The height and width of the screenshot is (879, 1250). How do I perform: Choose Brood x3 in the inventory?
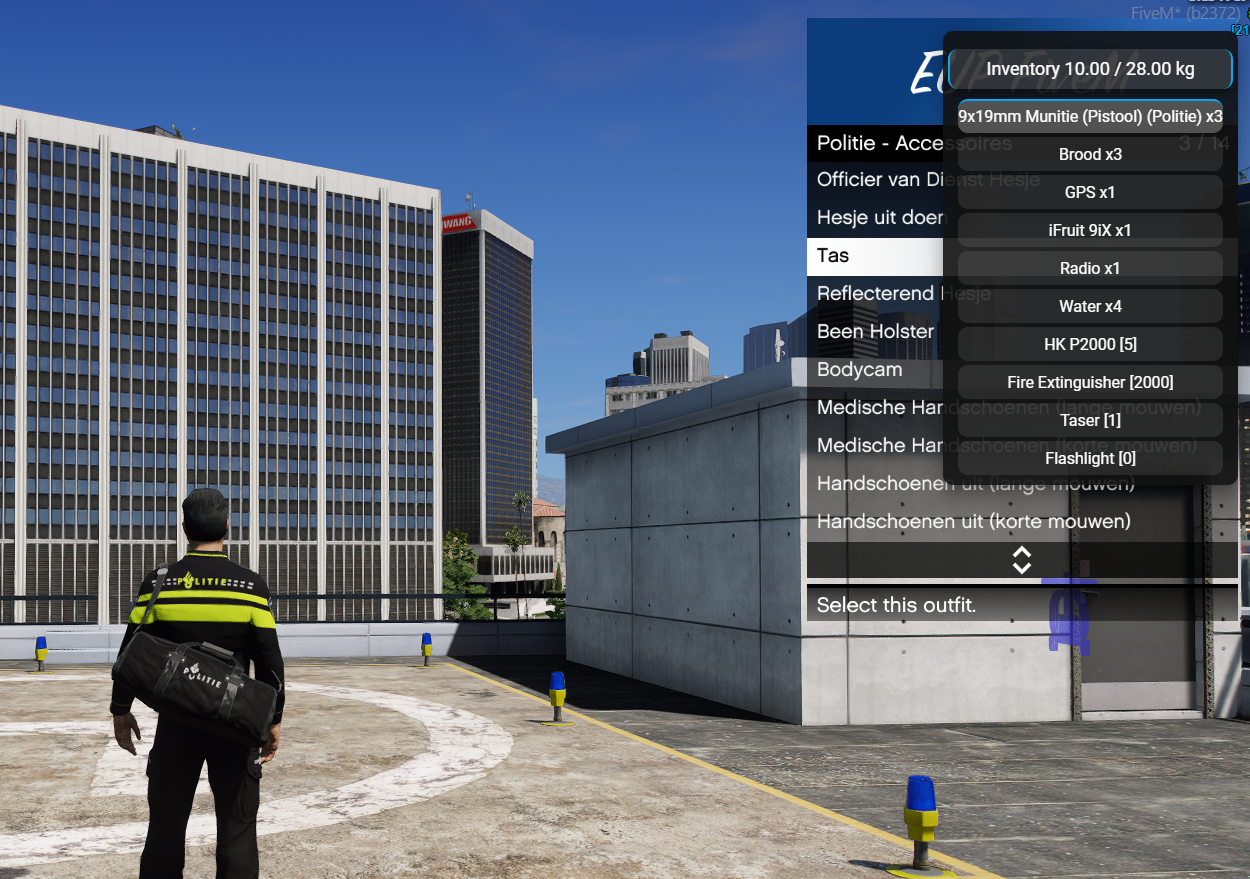pyautogui.click(x=1090, y=154)
